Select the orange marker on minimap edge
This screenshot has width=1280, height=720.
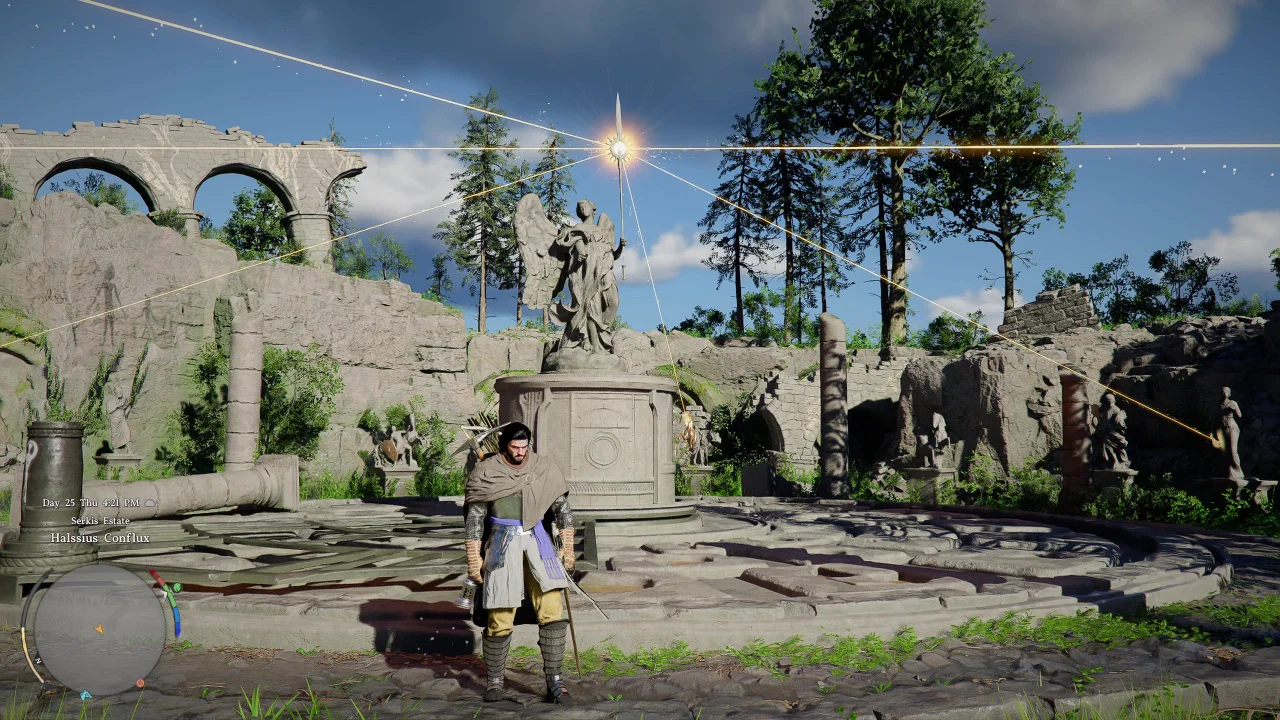[139, 684]
